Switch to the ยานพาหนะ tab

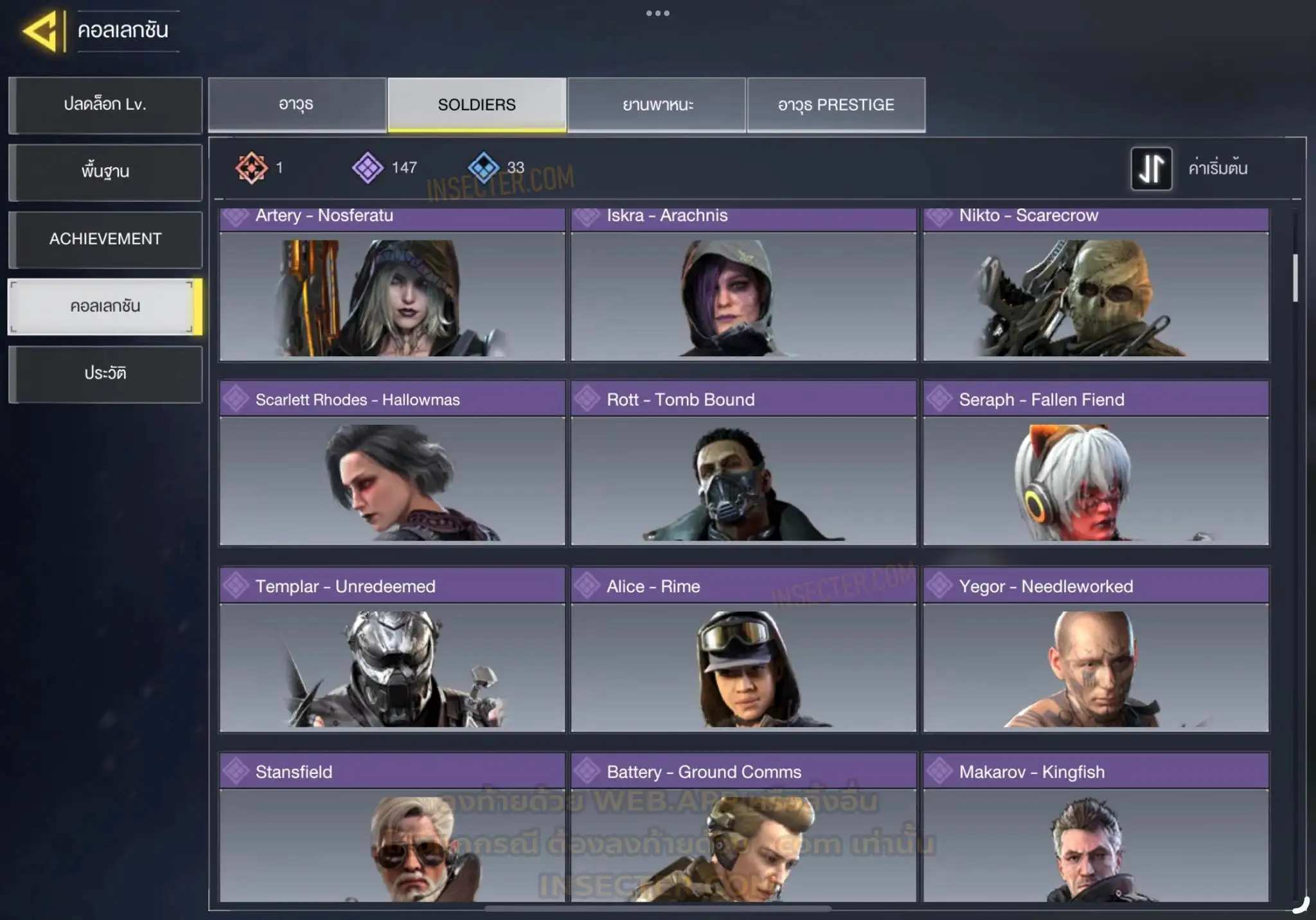(657, 105)
